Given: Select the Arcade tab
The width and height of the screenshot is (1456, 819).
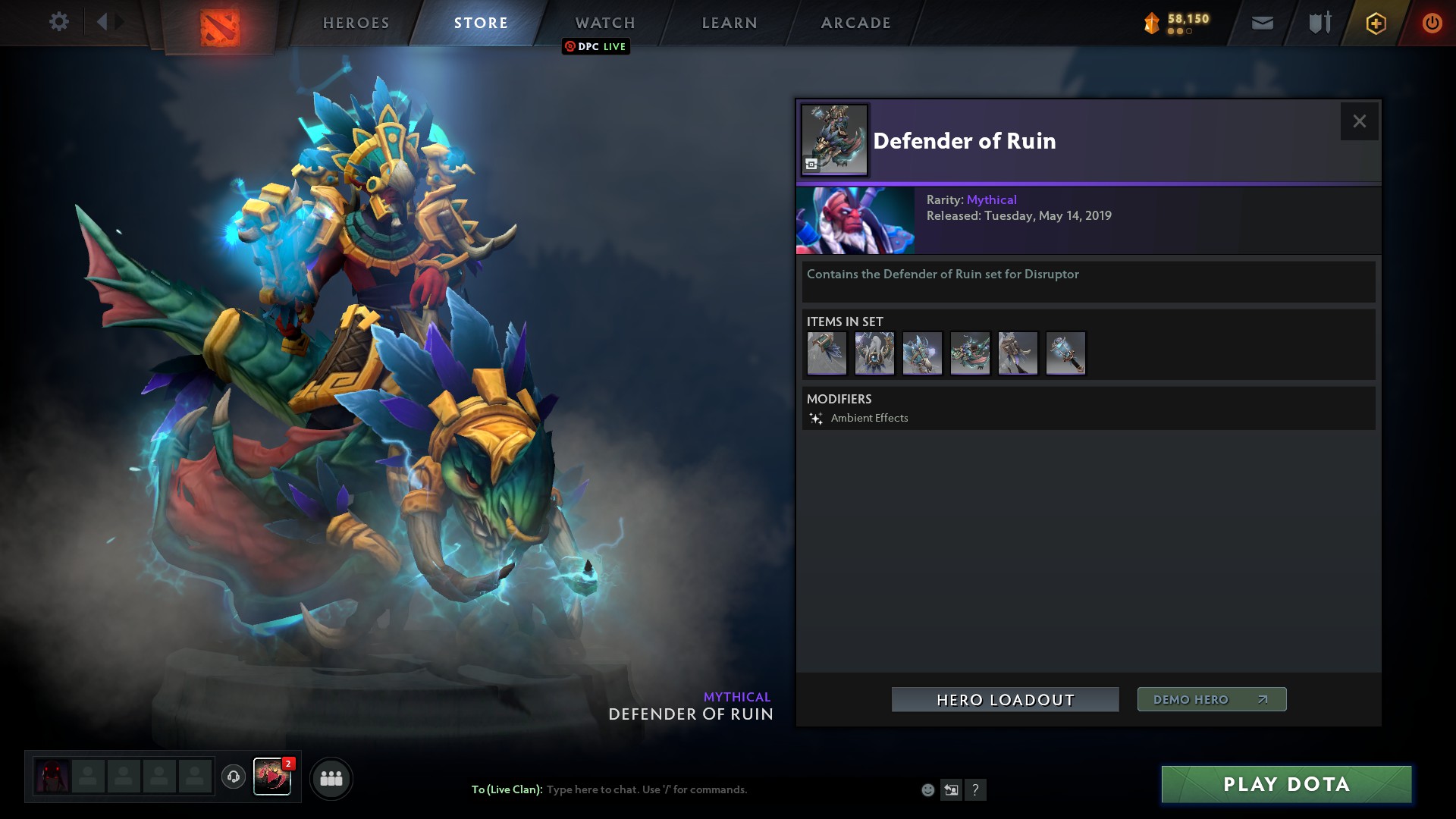Looking at the screenshot, I should click(x=856, y=23).
